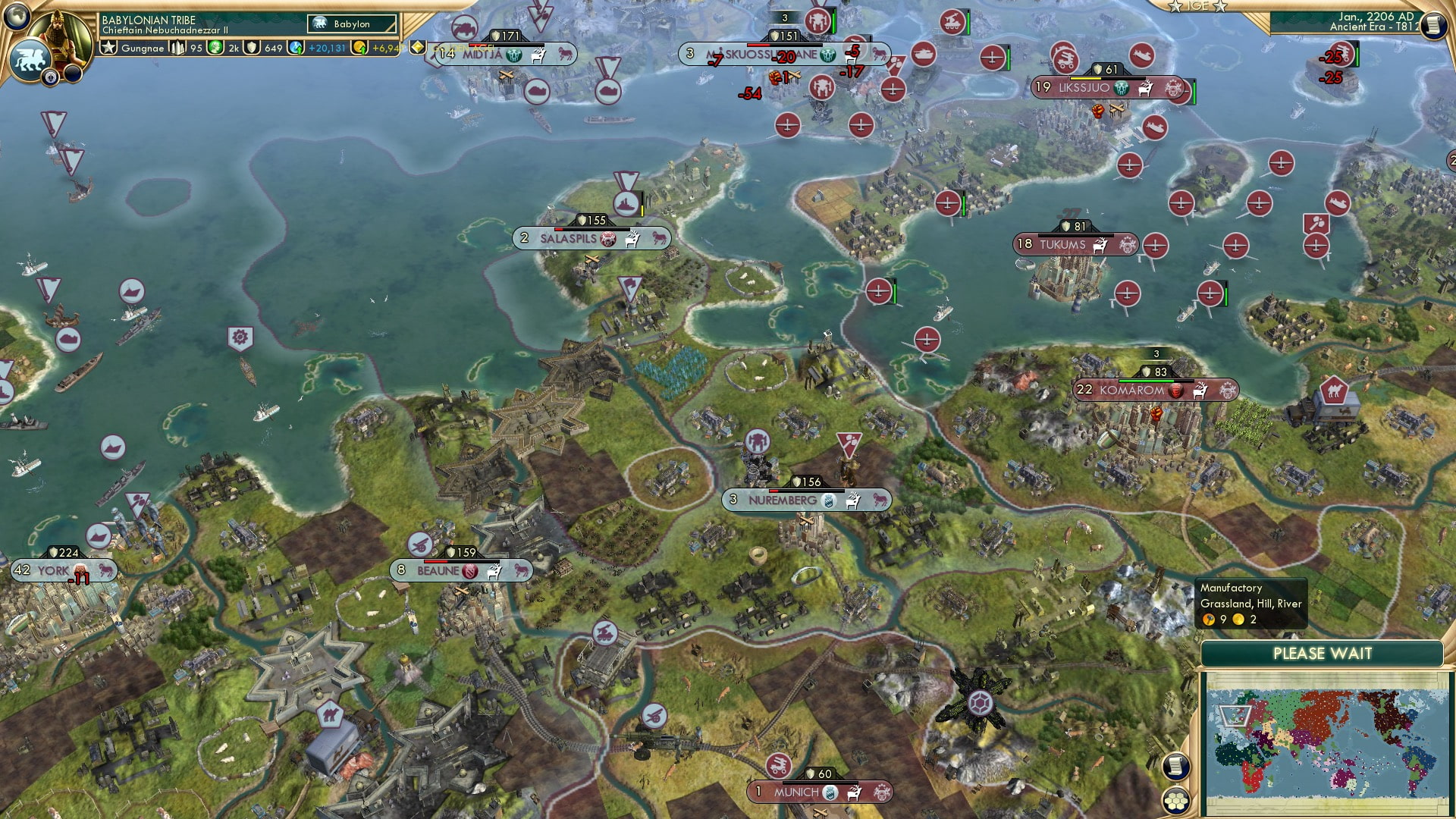1456x819 pixels.
Task: Click the city buildings icon showing 95
Action: [x=176, y=48]
